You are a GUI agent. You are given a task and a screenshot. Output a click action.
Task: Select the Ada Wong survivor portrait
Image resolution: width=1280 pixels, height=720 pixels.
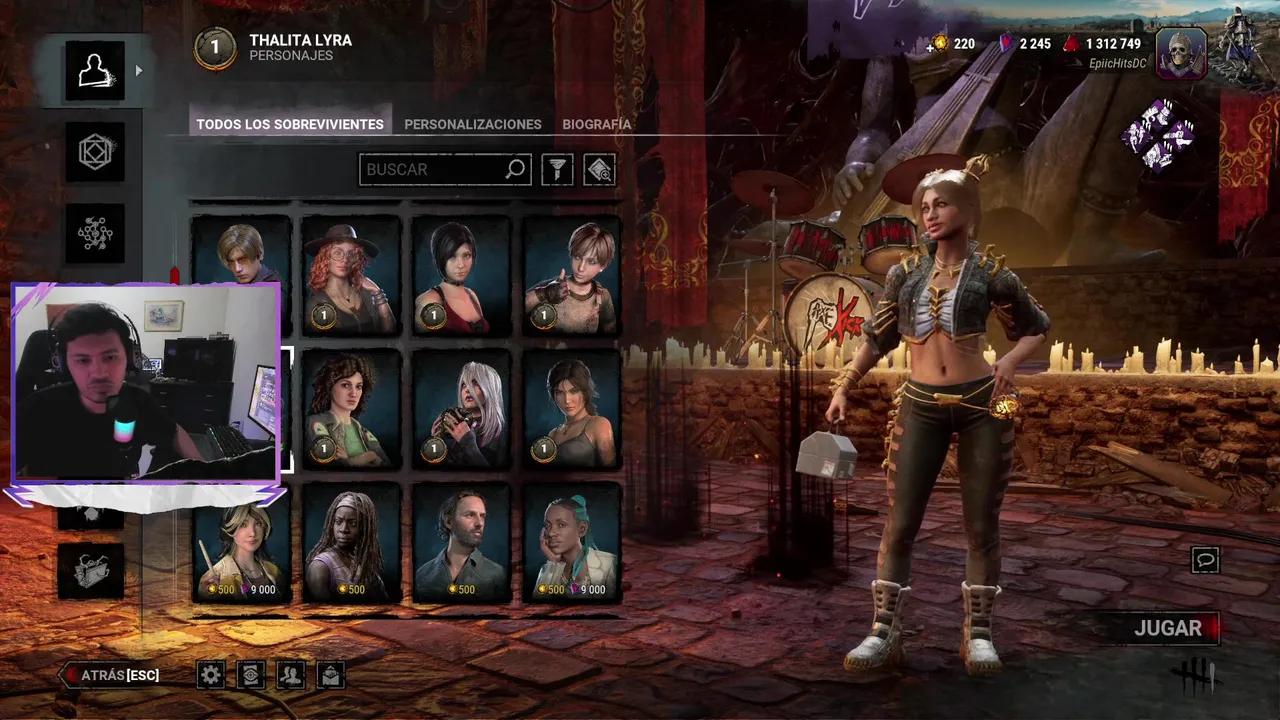tap(461, 275)
